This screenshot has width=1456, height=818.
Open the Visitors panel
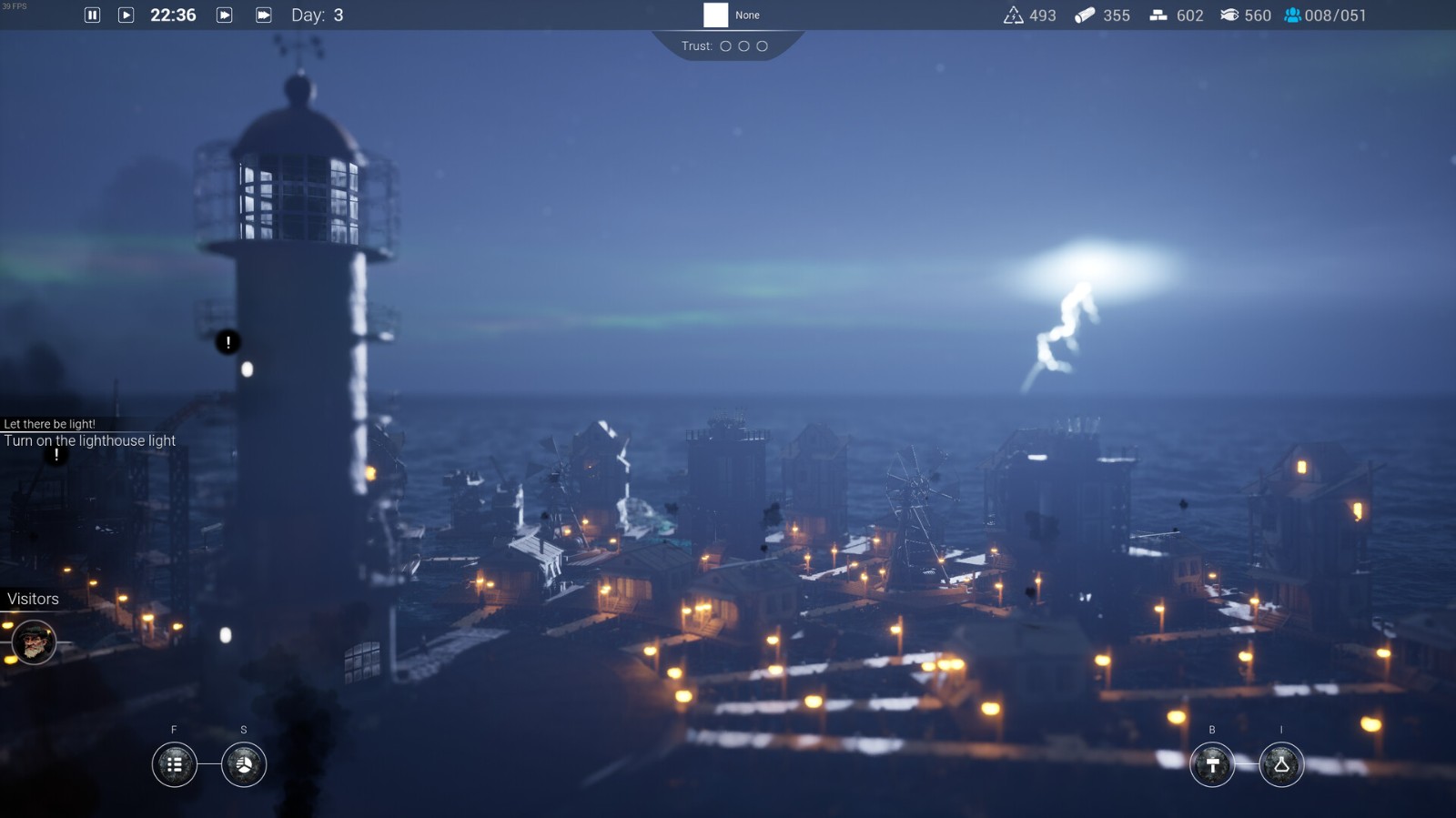pos(33,599)
